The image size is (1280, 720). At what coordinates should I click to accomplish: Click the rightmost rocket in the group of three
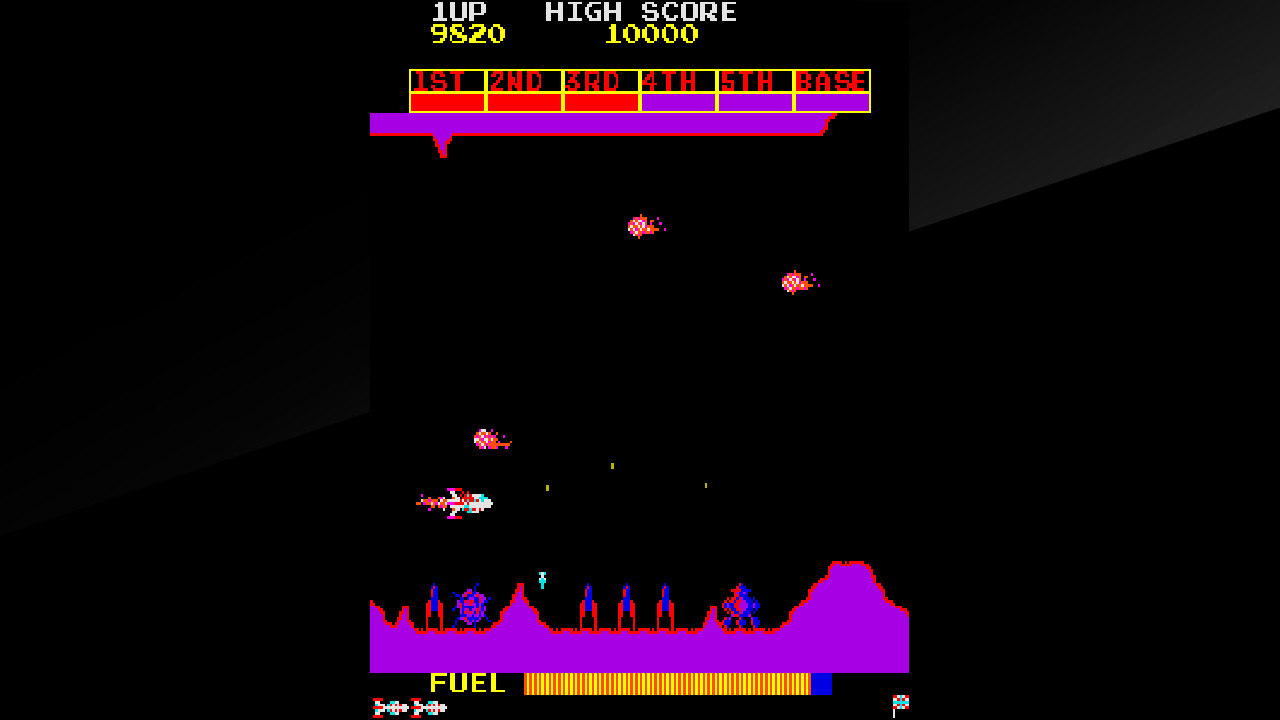665,602
